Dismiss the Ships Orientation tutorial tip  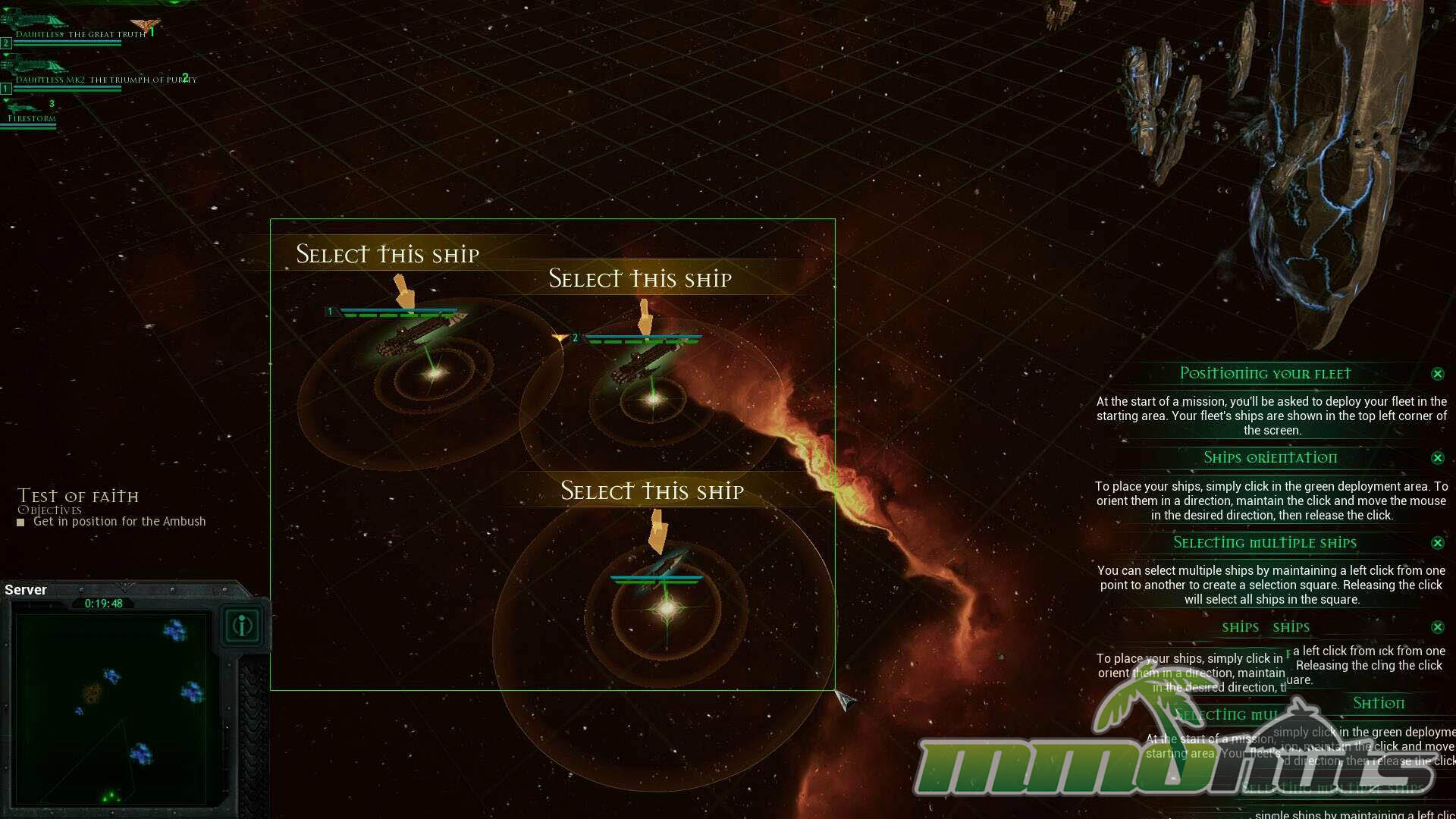point(1437,458)
